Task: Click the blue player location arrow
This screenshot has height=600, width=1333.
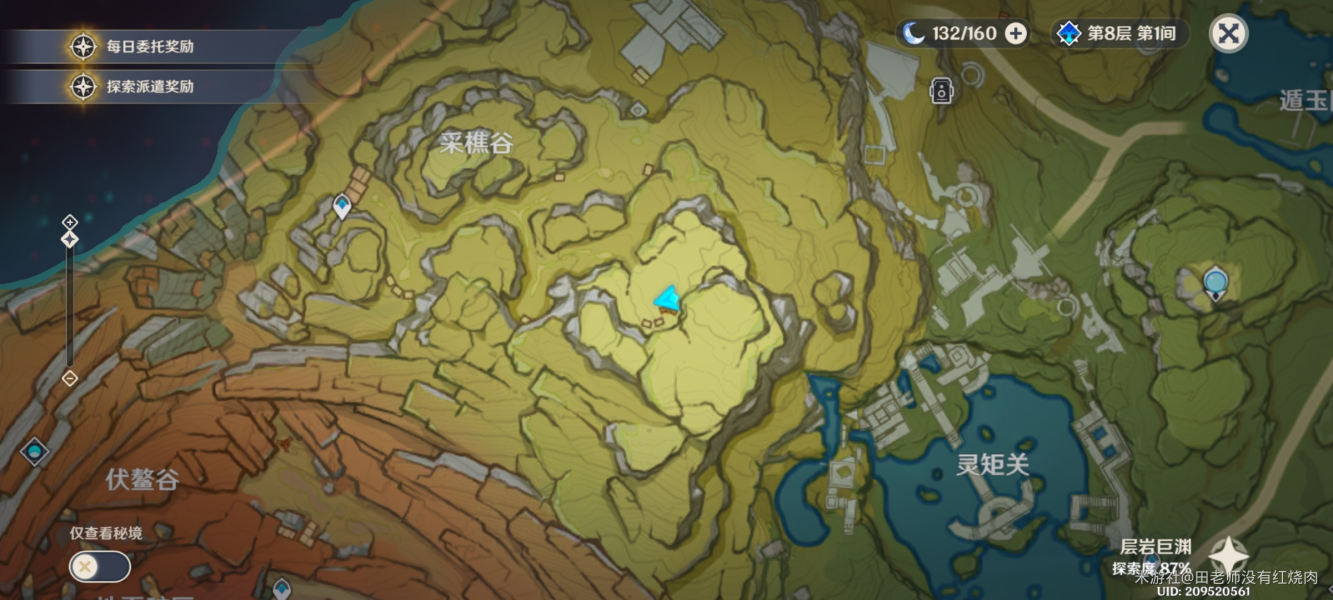Action: pyautogui.click(x=667, y=299)
